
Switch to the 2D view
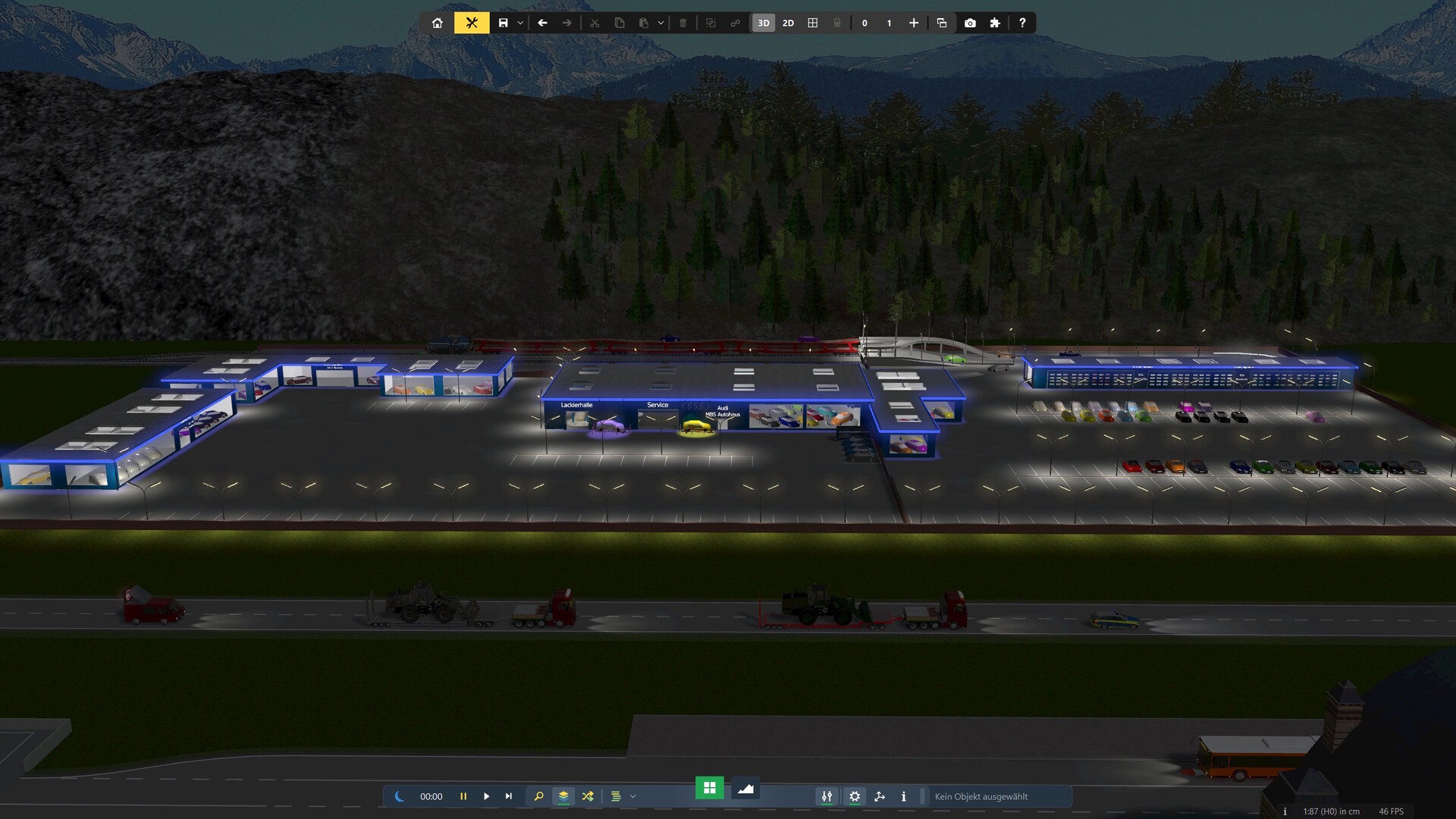click(788, 23)
